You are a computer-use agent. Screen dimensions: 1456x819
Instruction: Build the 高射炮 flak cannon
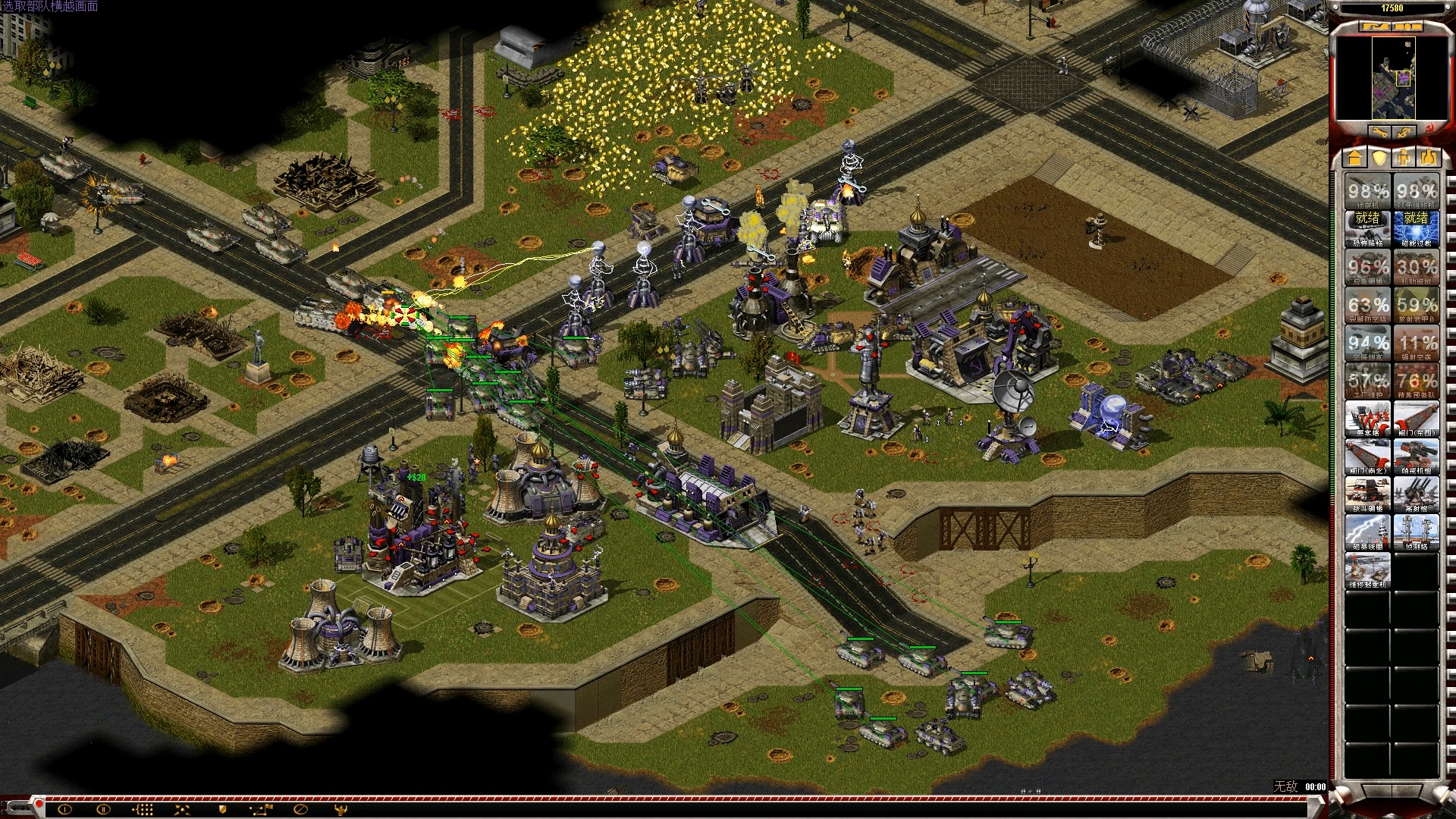pos(1416,494)
